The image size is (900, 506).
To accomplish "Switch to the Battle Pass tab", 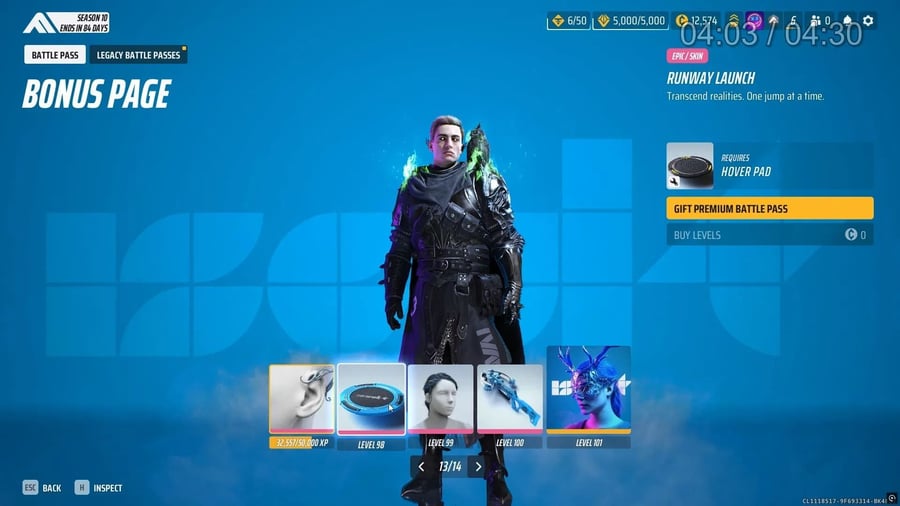I will (56, 55).
